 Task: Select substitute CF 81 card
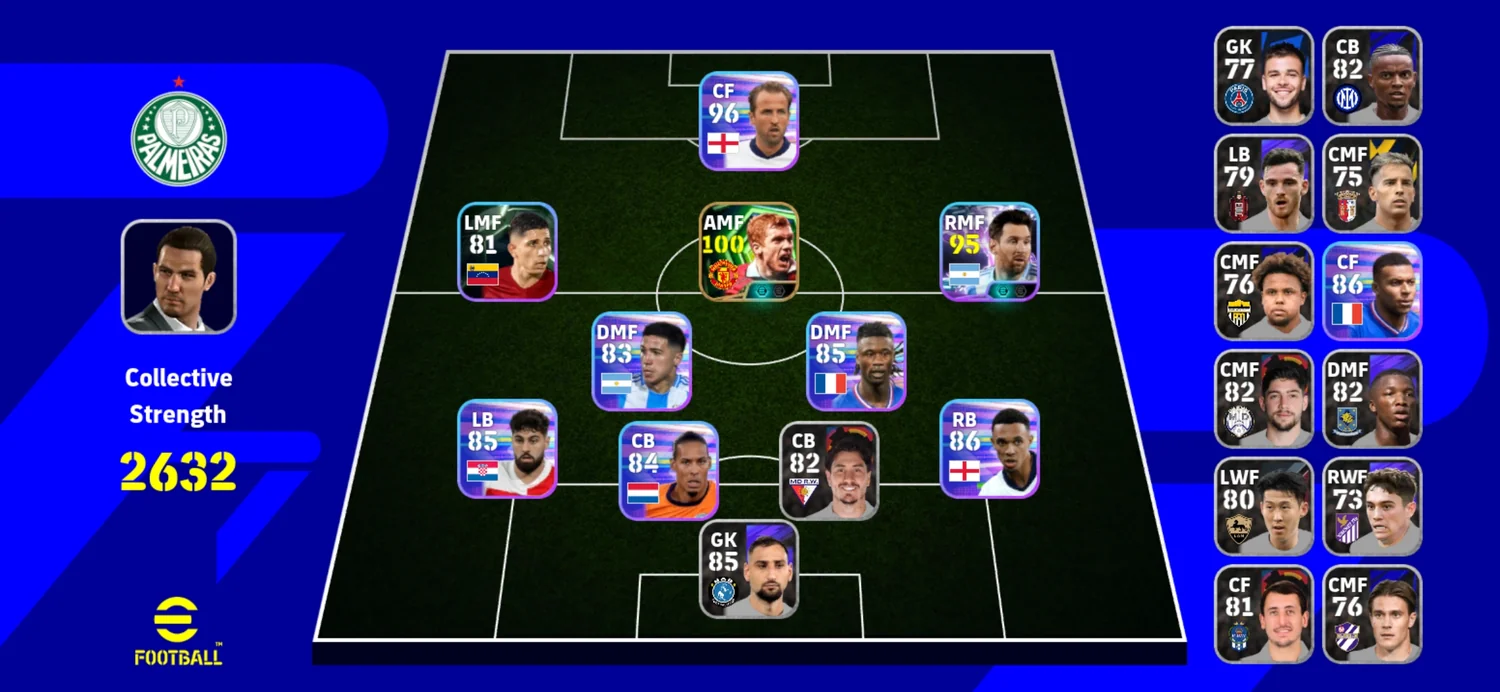(x=1264, y=614)
